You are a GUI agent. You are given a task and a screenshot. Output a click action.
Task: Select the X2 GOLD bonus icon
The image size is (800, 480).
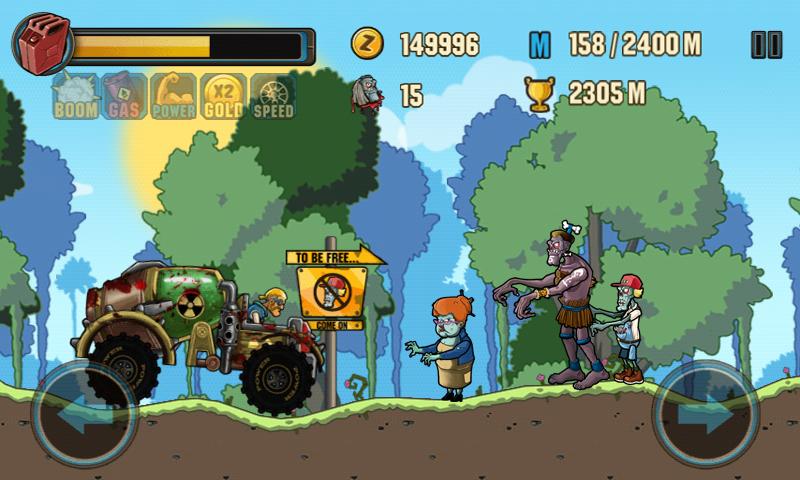223,97
